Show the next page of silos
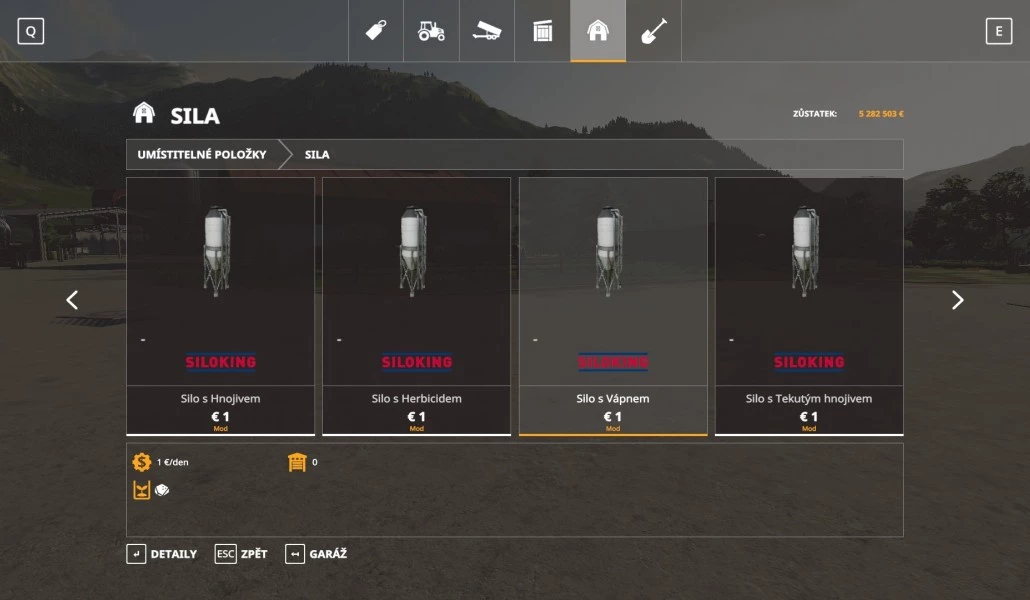 click(x=957, y=300)
